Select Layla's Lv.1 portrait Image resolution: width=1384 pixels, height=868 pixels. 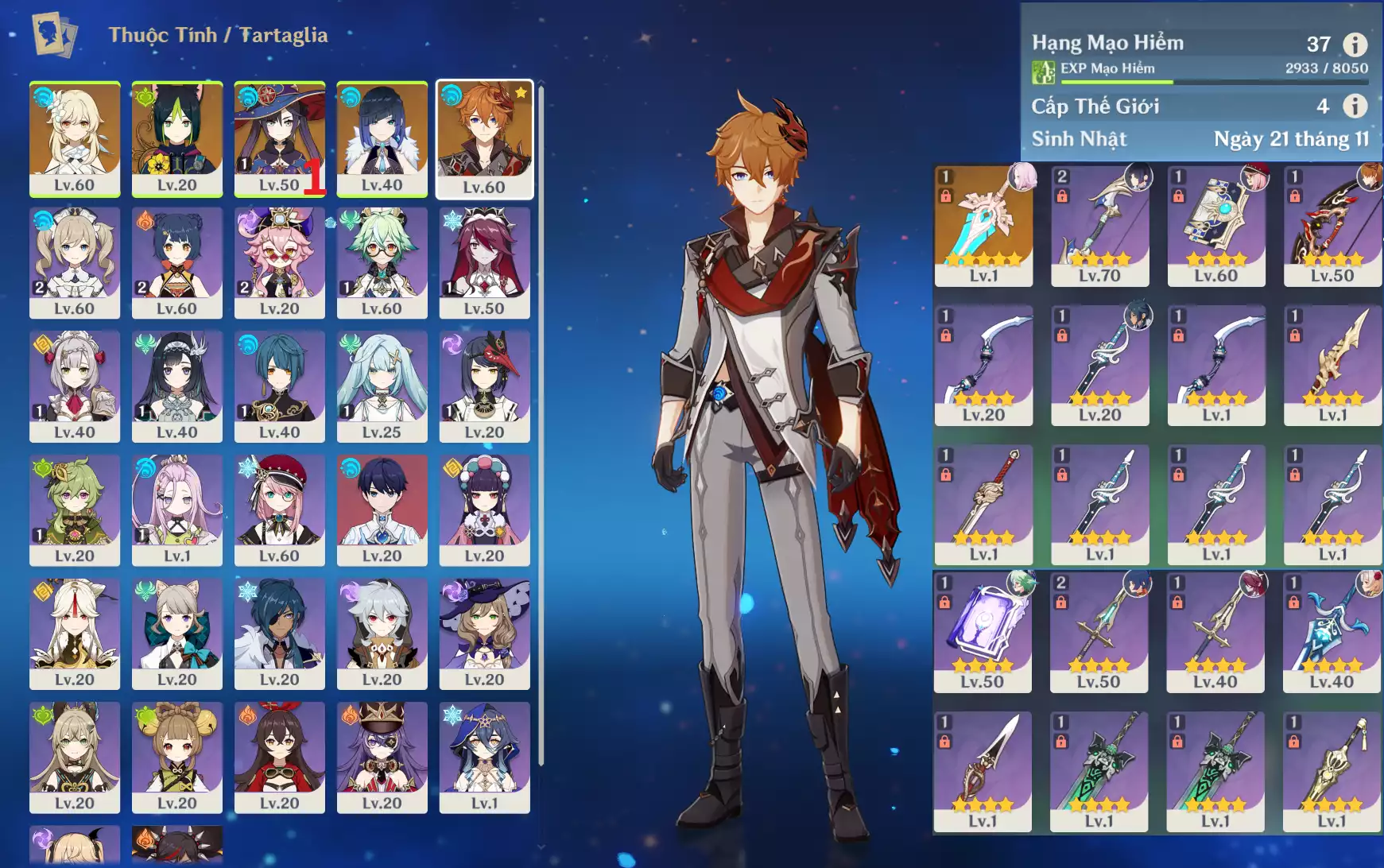pyautogui.click(x=484, y=757)
